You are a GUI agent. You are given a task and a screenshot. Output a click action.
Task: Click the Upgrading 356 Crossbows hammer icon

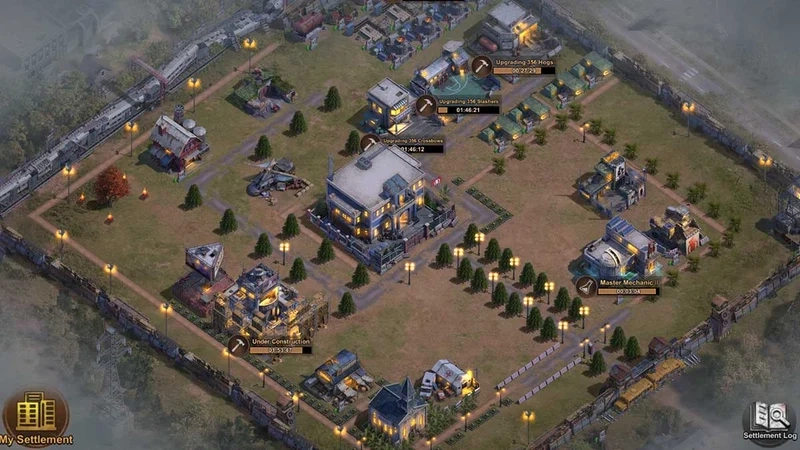[370, 144]
